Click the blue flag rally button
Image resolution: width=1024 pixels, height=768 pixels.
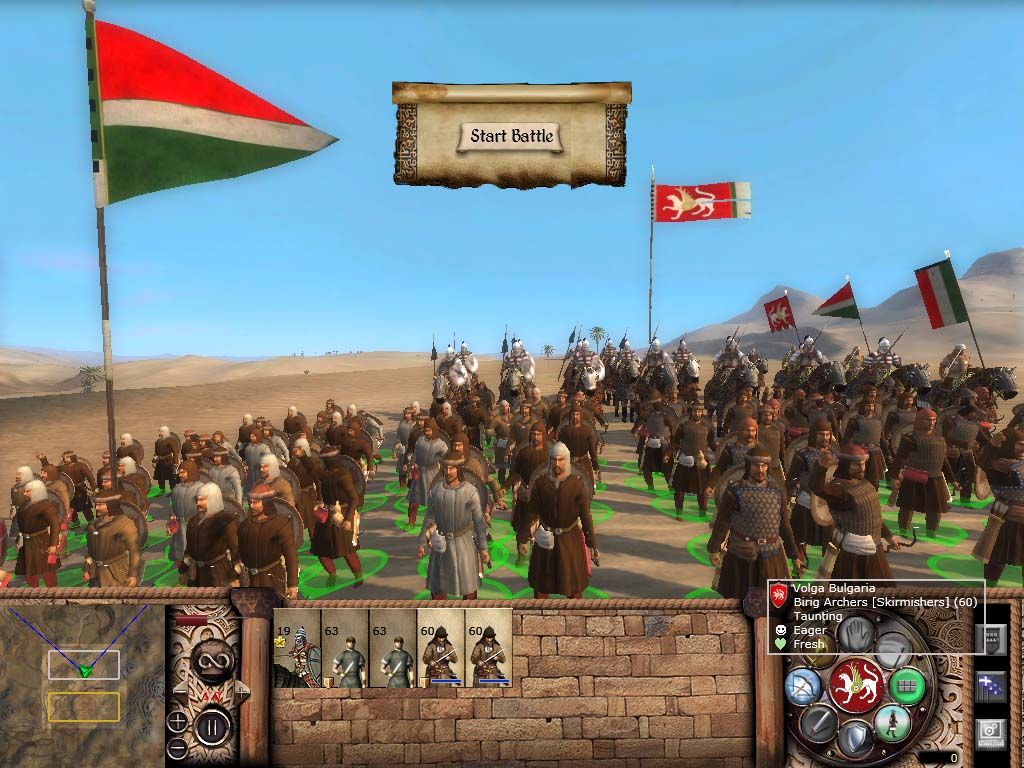[x=990, y=686]
